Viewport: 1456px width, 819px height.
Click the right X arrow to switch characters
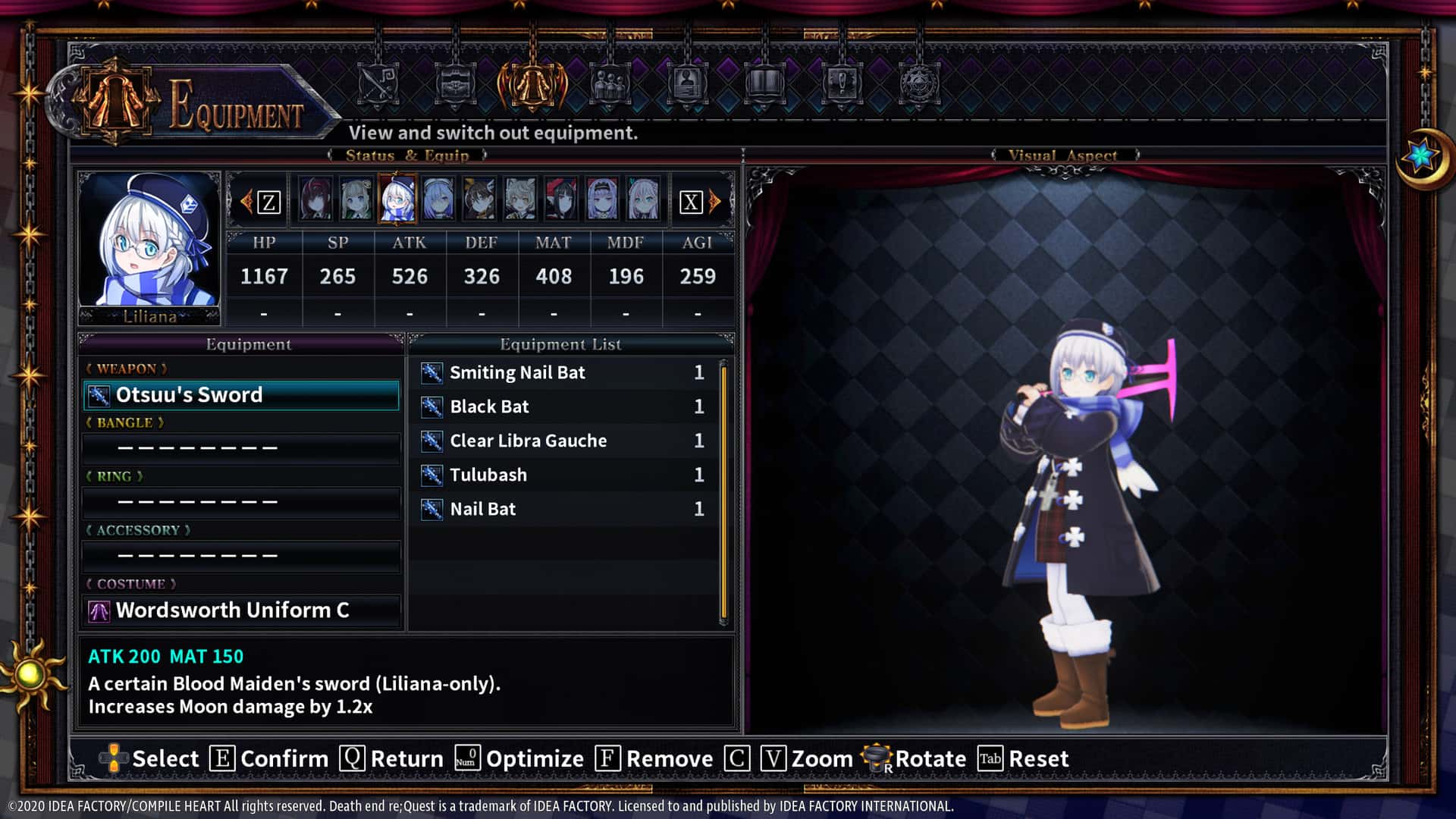(x=692, y=201)
